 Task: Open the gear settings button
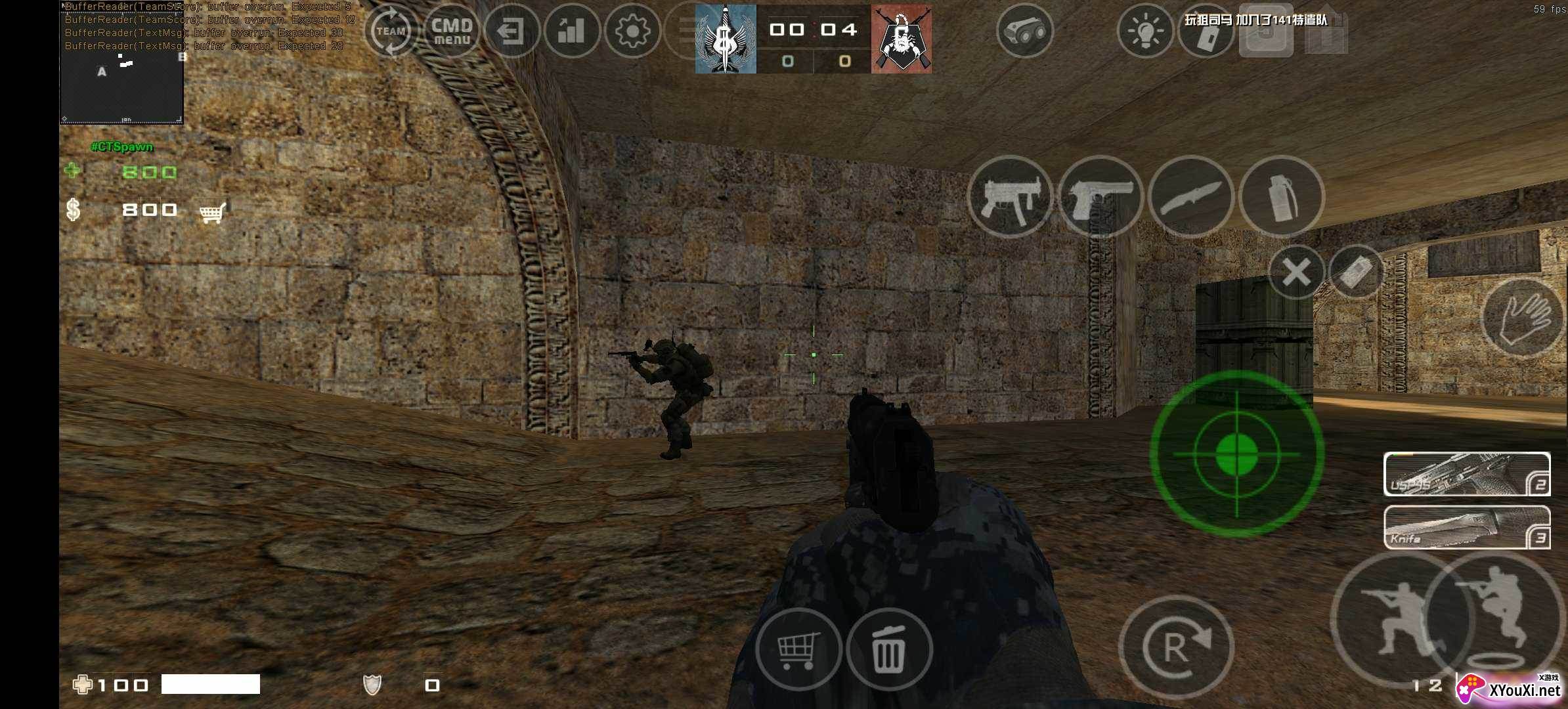point(632,31)
